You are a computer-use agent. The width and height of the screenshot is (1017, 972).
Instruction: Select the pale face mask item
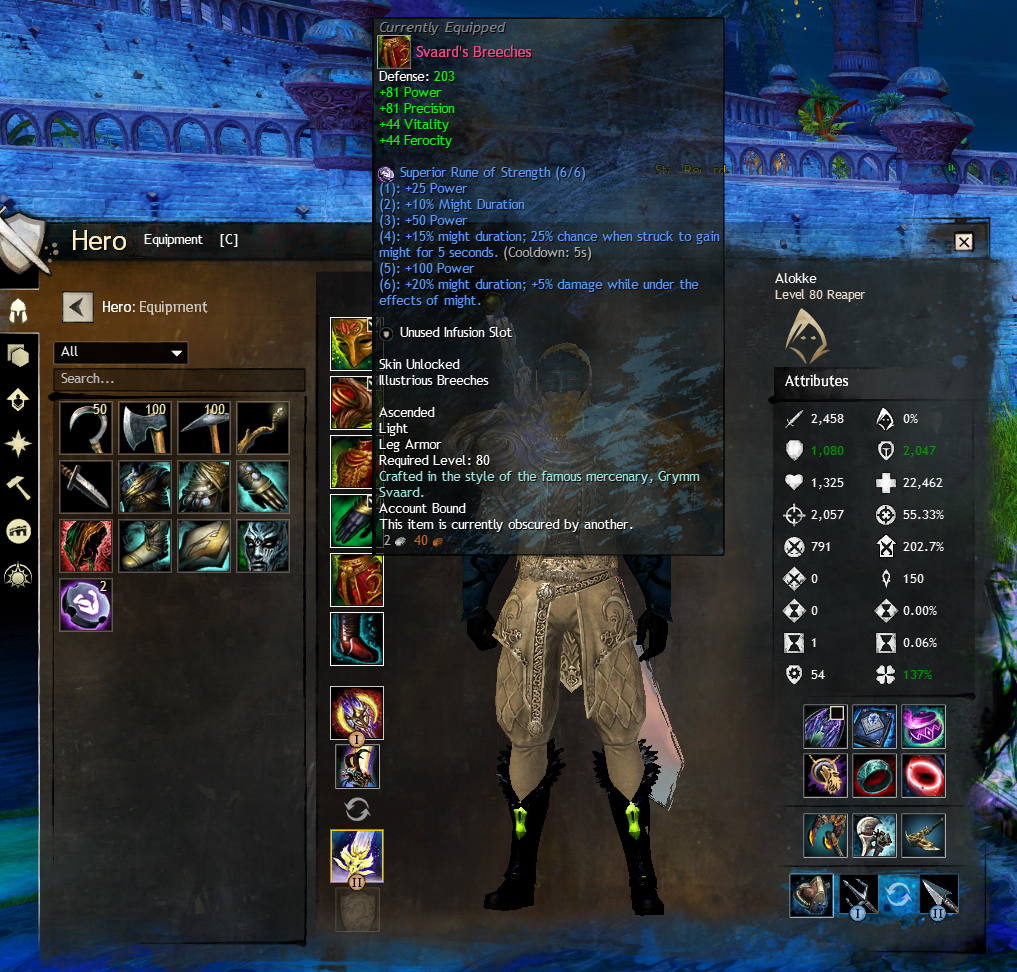(x=263, y=546)
